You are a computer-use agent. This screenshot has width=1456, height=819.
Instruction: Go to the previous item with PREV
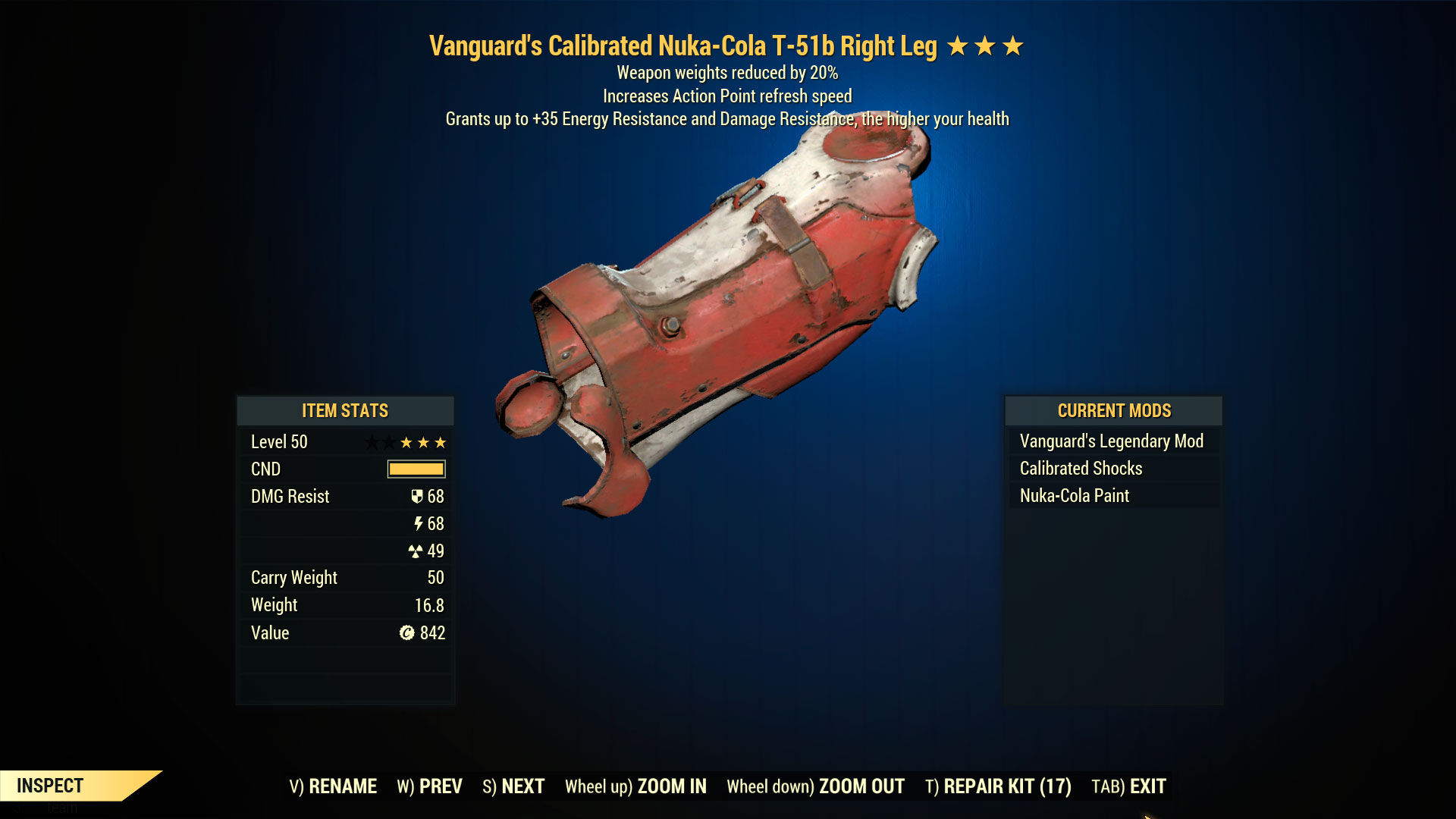[x=429, y=786]
